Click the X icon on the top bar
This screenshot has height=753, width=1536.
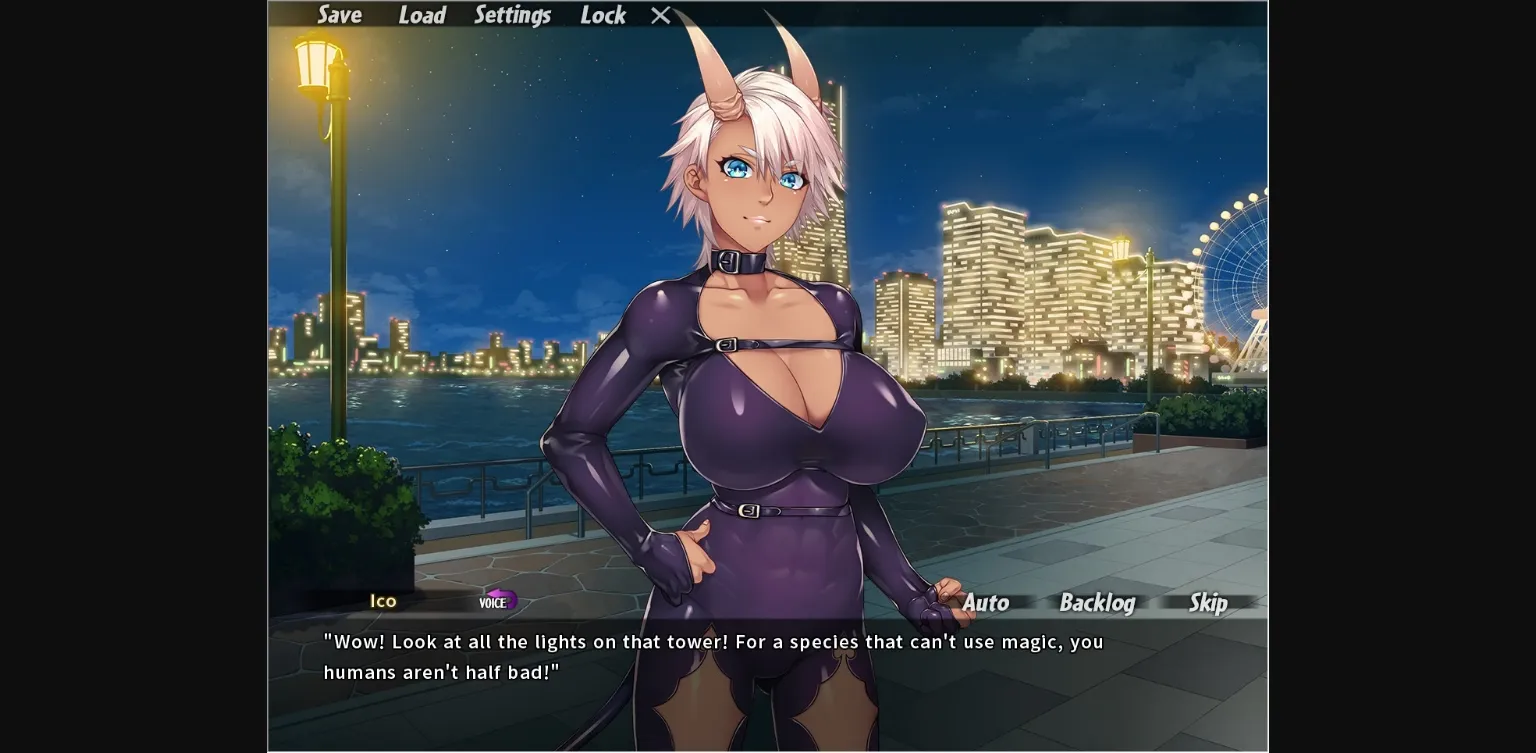[659, 15]
